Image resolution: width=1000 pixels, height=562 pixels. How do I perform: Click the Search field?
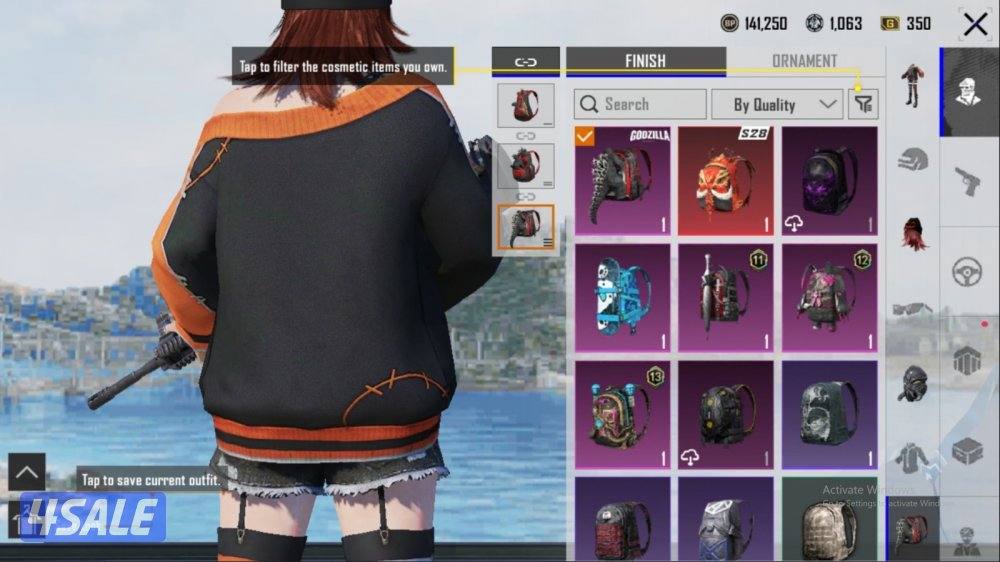pos(640,104)
